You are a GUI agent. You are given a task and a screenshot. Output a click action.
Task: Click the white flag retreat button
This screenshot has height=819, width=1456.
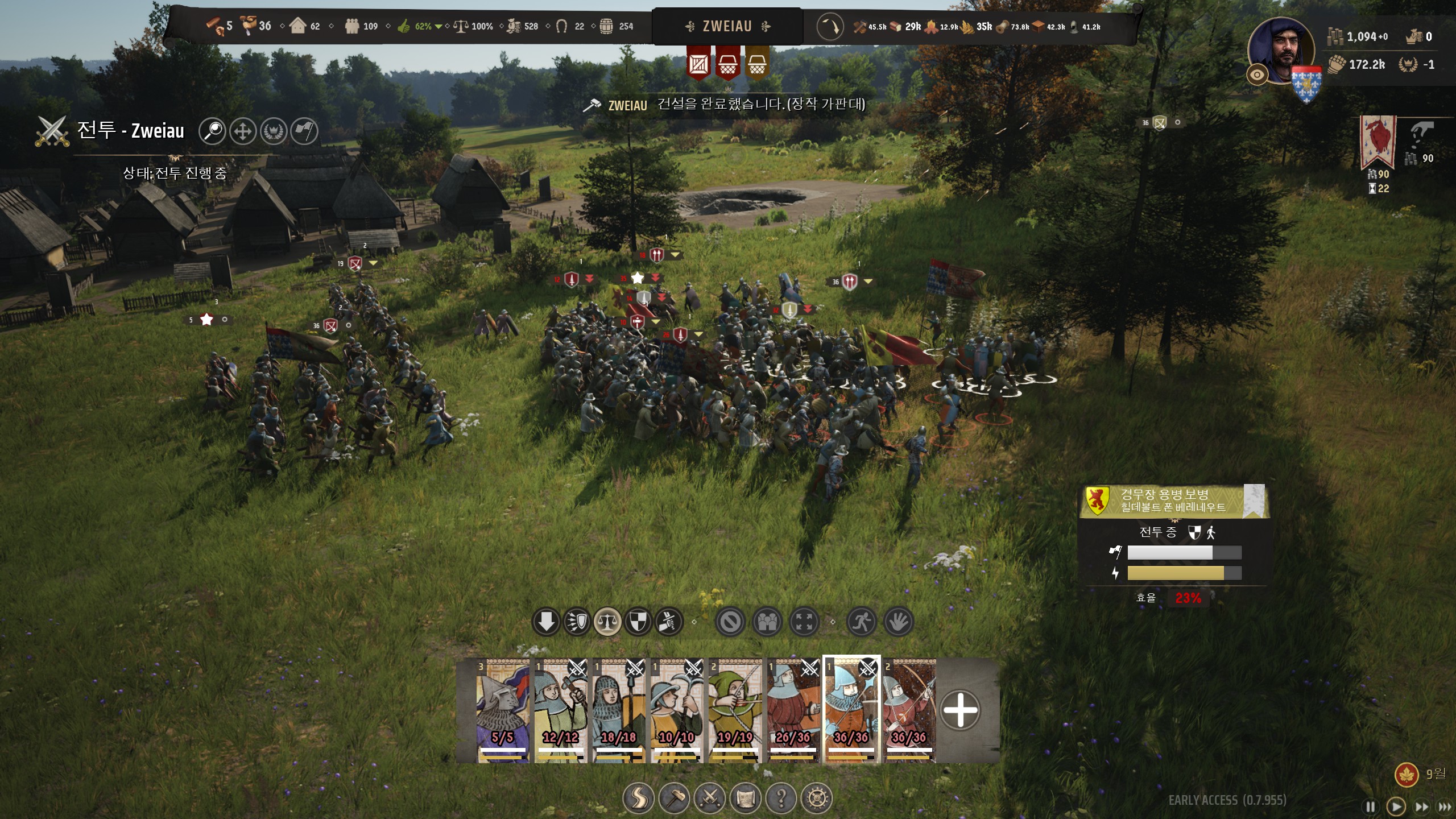click(x=304, y=131)
